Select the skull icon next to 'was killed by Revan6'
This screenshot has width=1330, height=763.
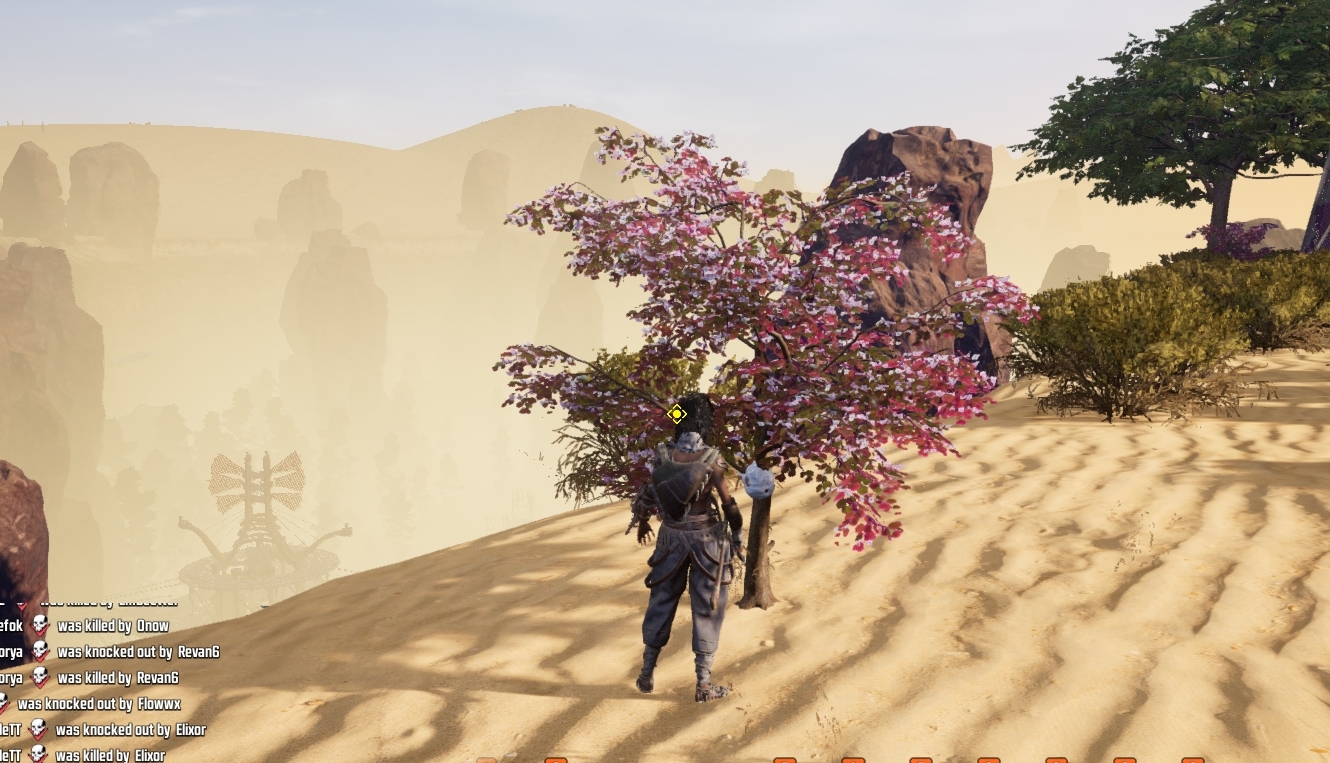[x=40, y=676]
